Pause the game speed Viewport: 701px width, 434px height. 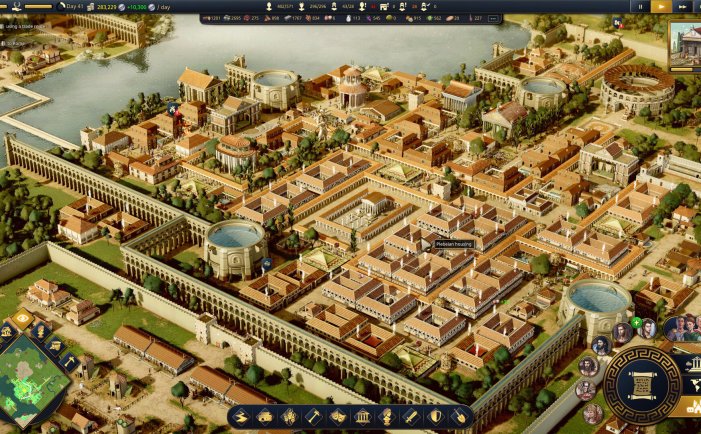coord(641,6)
